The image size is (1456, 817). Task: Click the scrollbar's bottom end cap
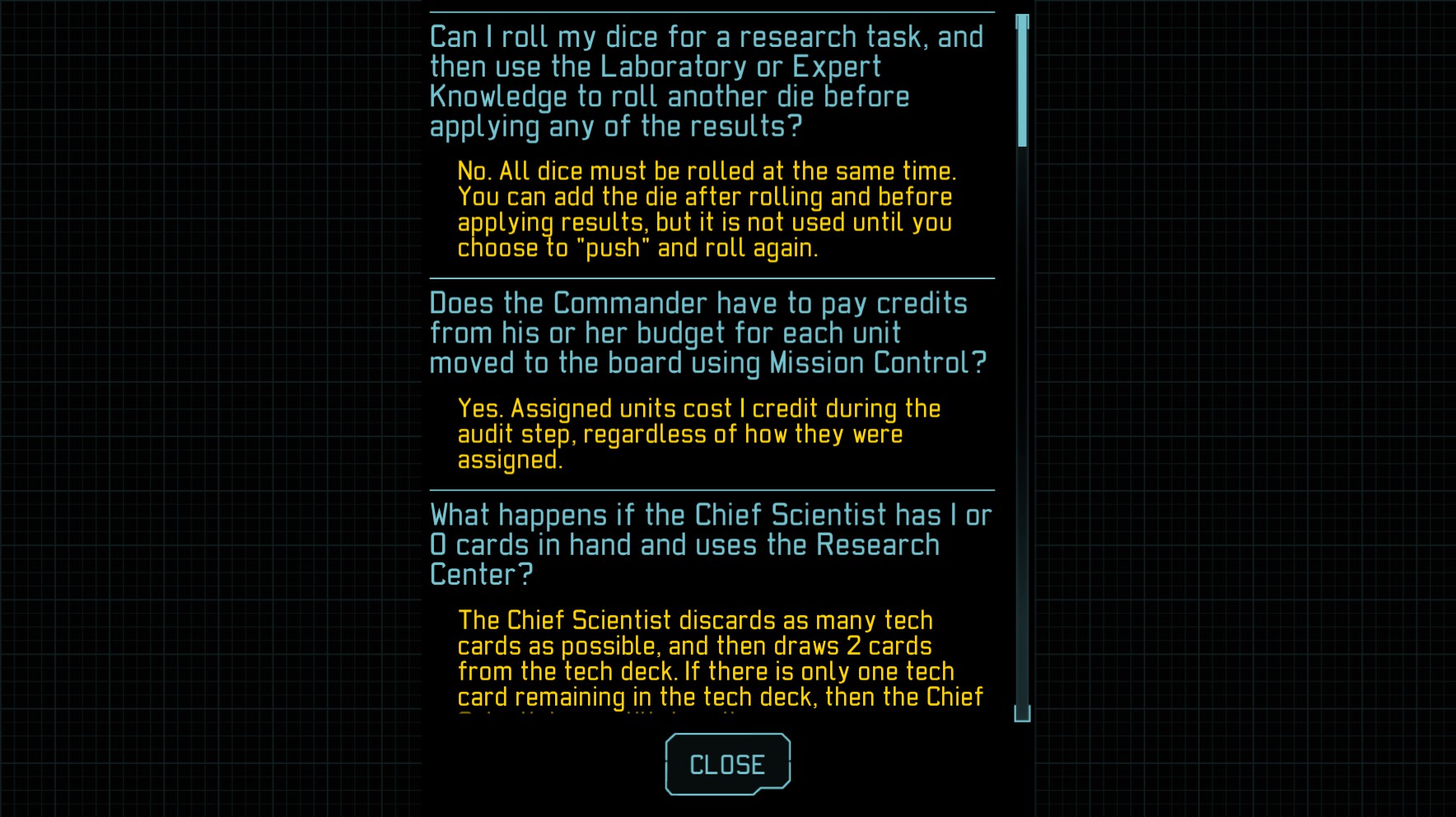tap(1022, 713)
